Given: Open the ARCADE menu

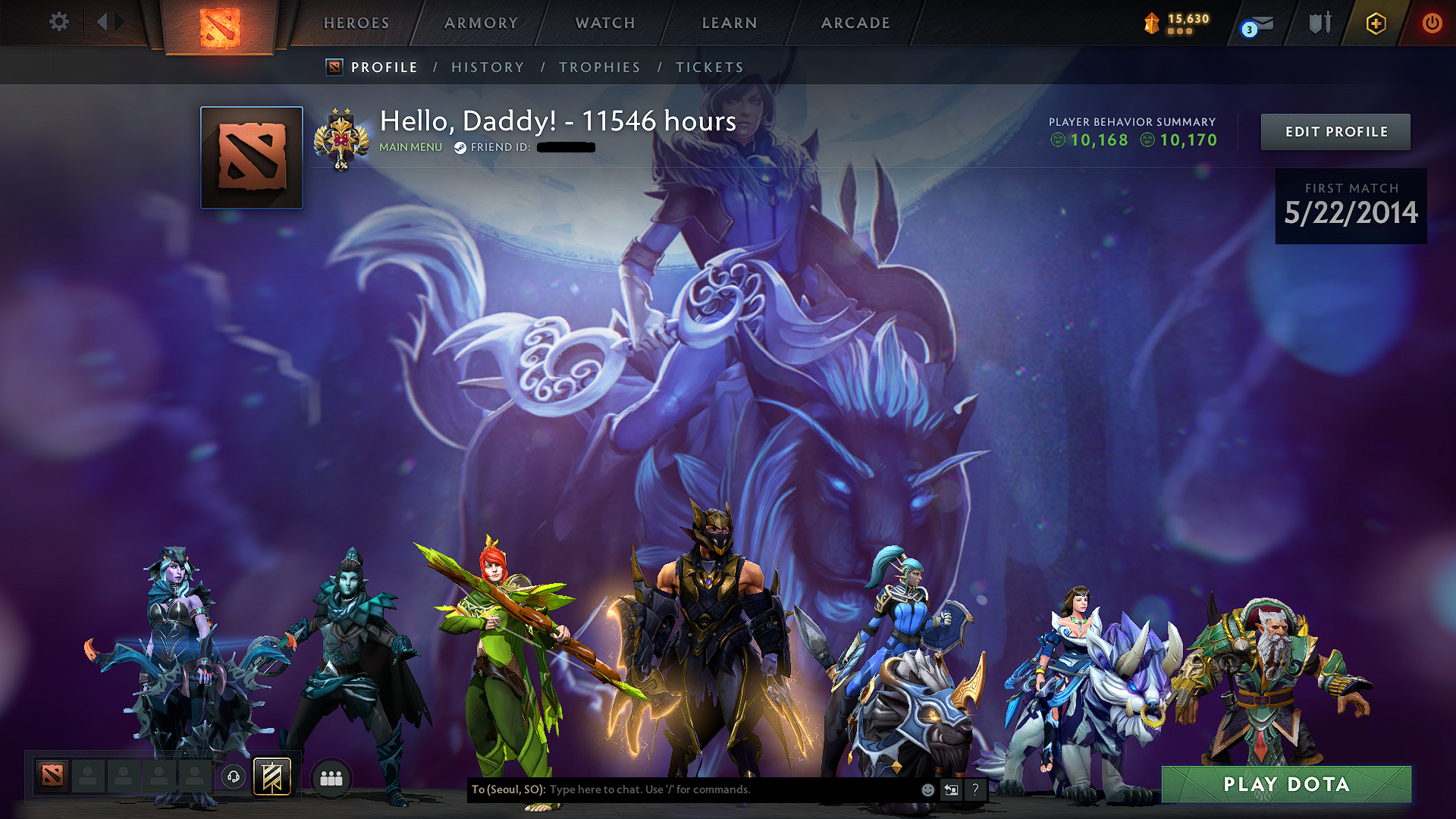Looking at the screenshot, I should click(x=855, y=23).
